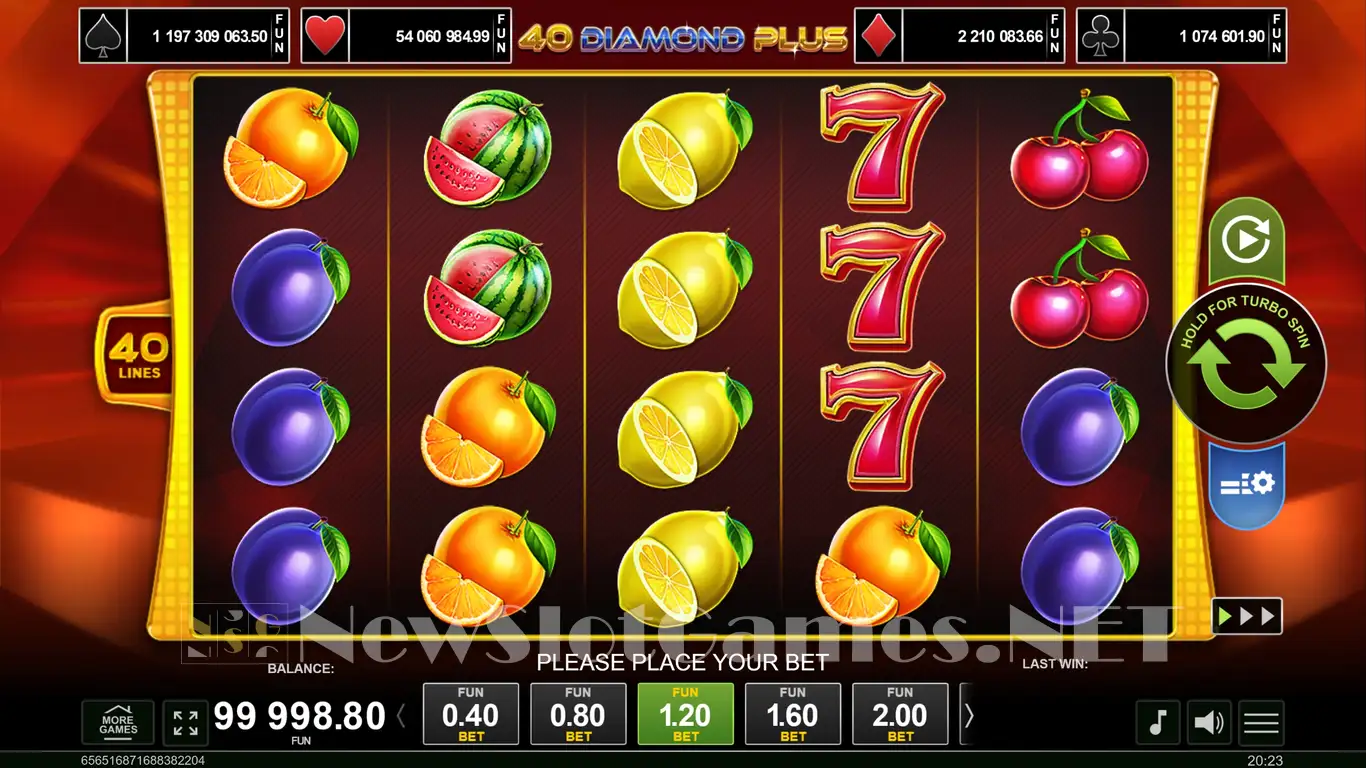Open the More Games button
This screenshot has height=768, width=1366.
click(118, 722)
